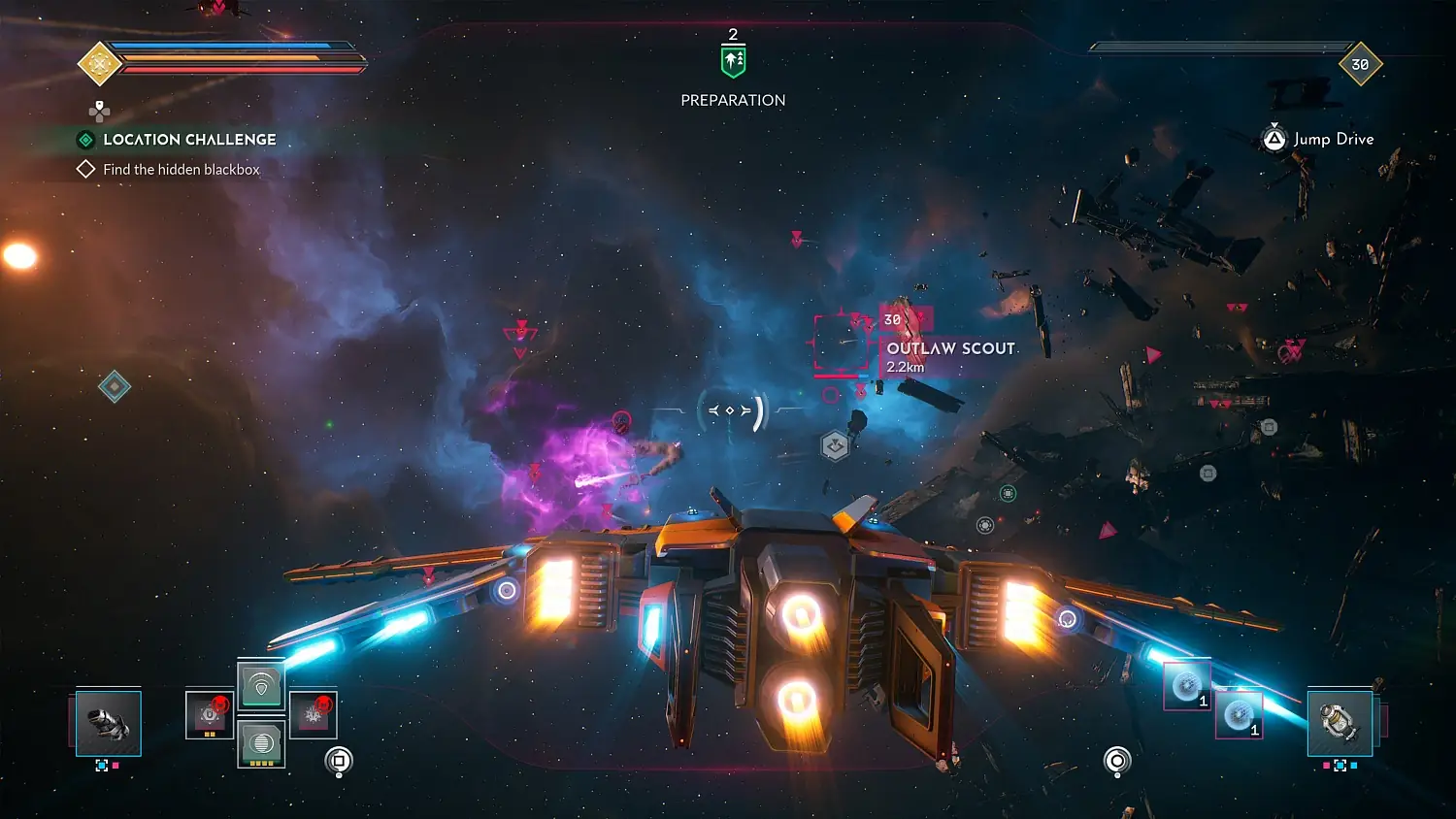Viewport: 1456px width, 819px height.
Task: Click the golden player level emblem
Action: tap(98, 62)
